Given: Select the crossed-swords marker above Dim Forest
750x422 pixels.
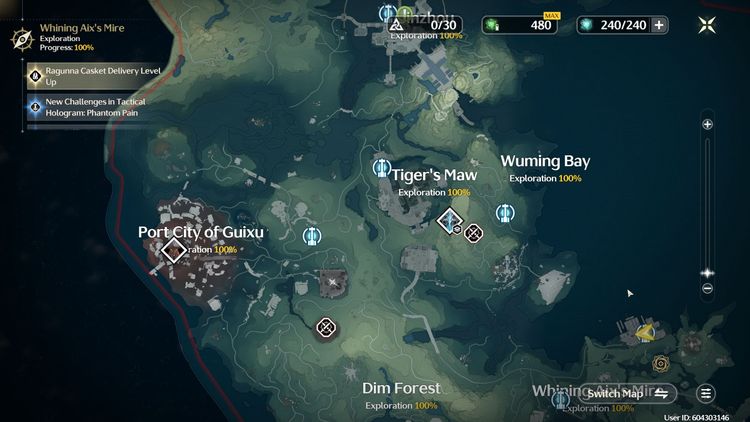Looking at the screenshot, I should (325, 327).
